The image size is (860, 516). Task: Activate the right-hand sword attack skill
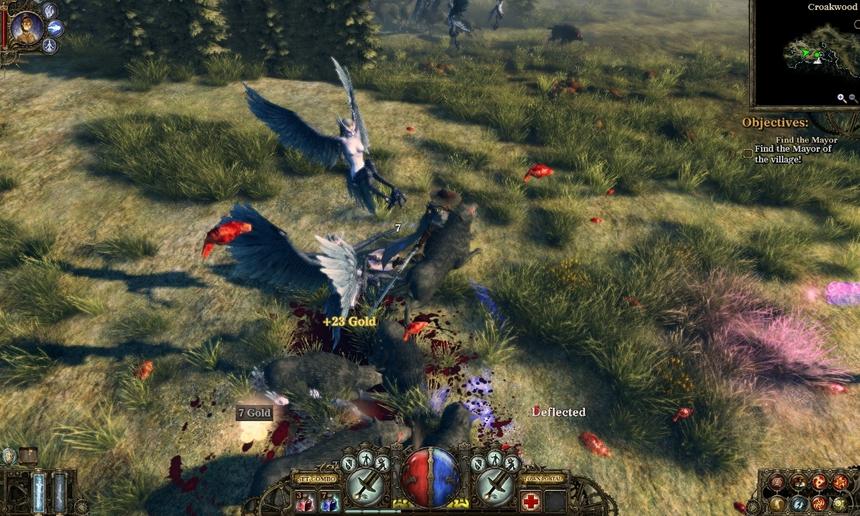tap(495, 487)
